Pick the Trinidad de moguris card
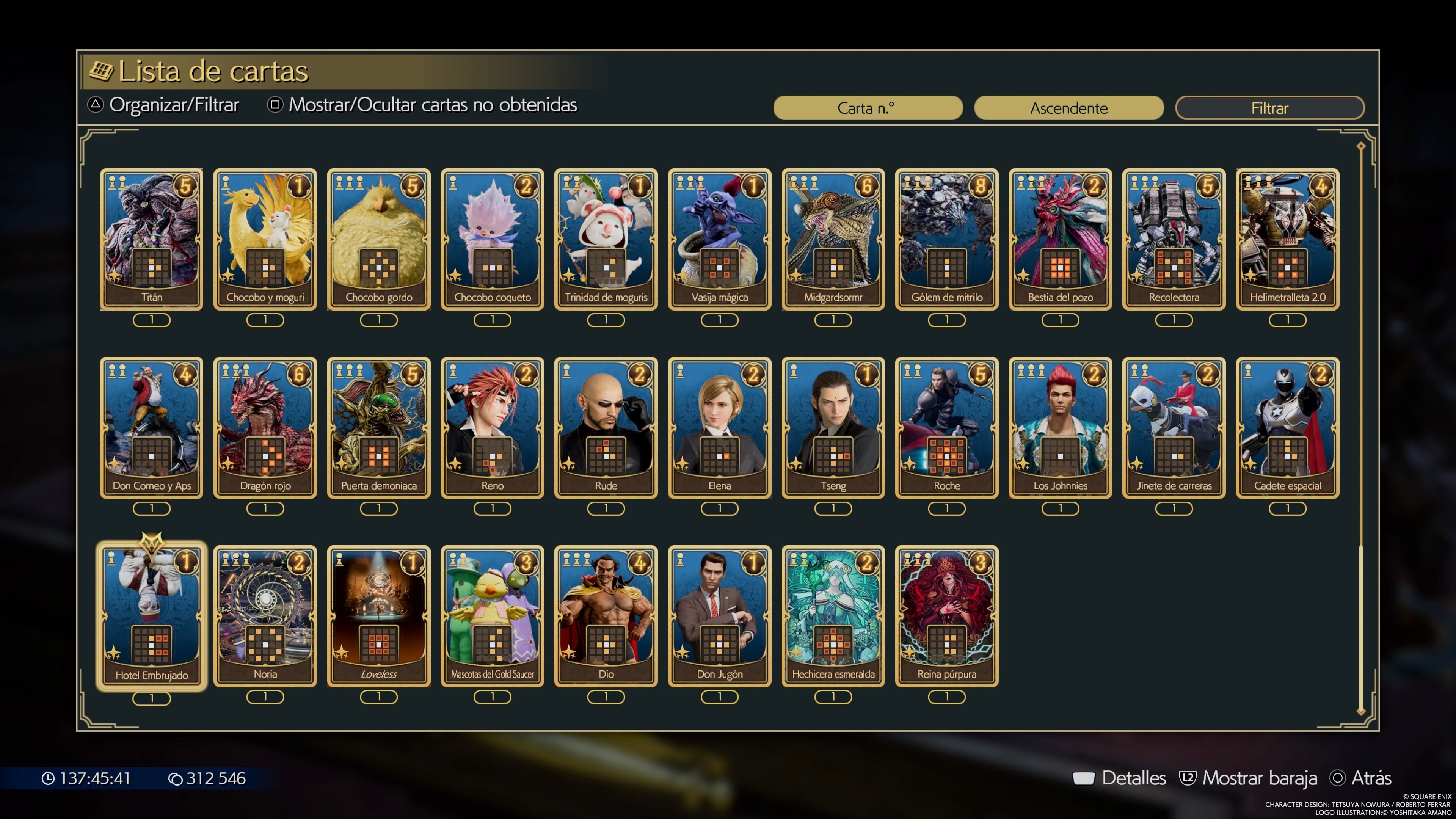The width and height of the screenshot is (1456, 819). (x=606, y=238)
